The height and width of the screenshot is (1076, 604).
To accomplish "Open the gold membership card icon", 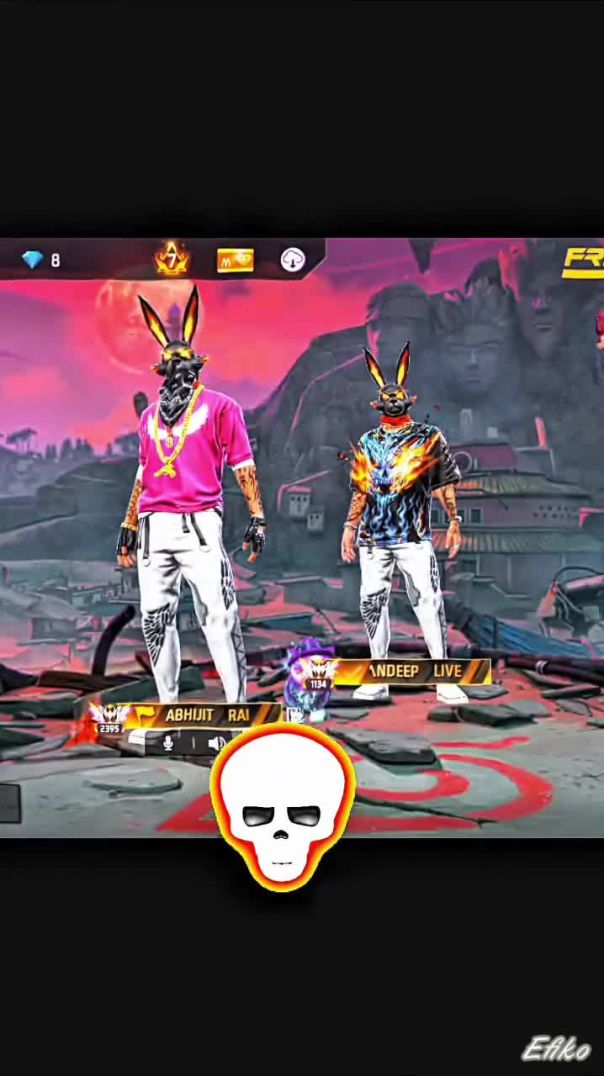I will click(235, 261).
